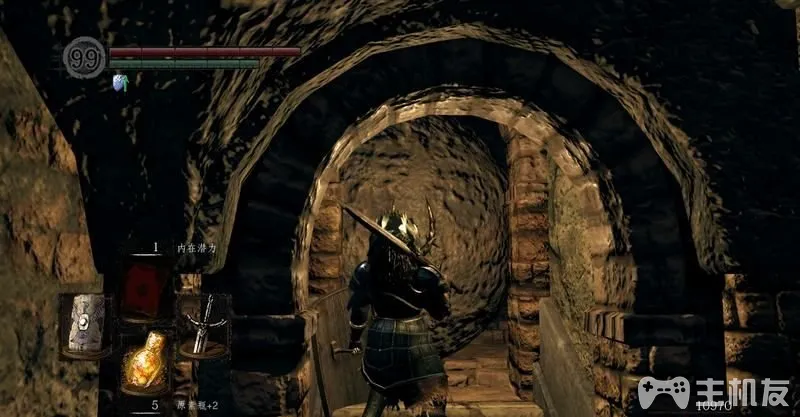Select the right-hand sword weapon slot

tap(204, 325)
